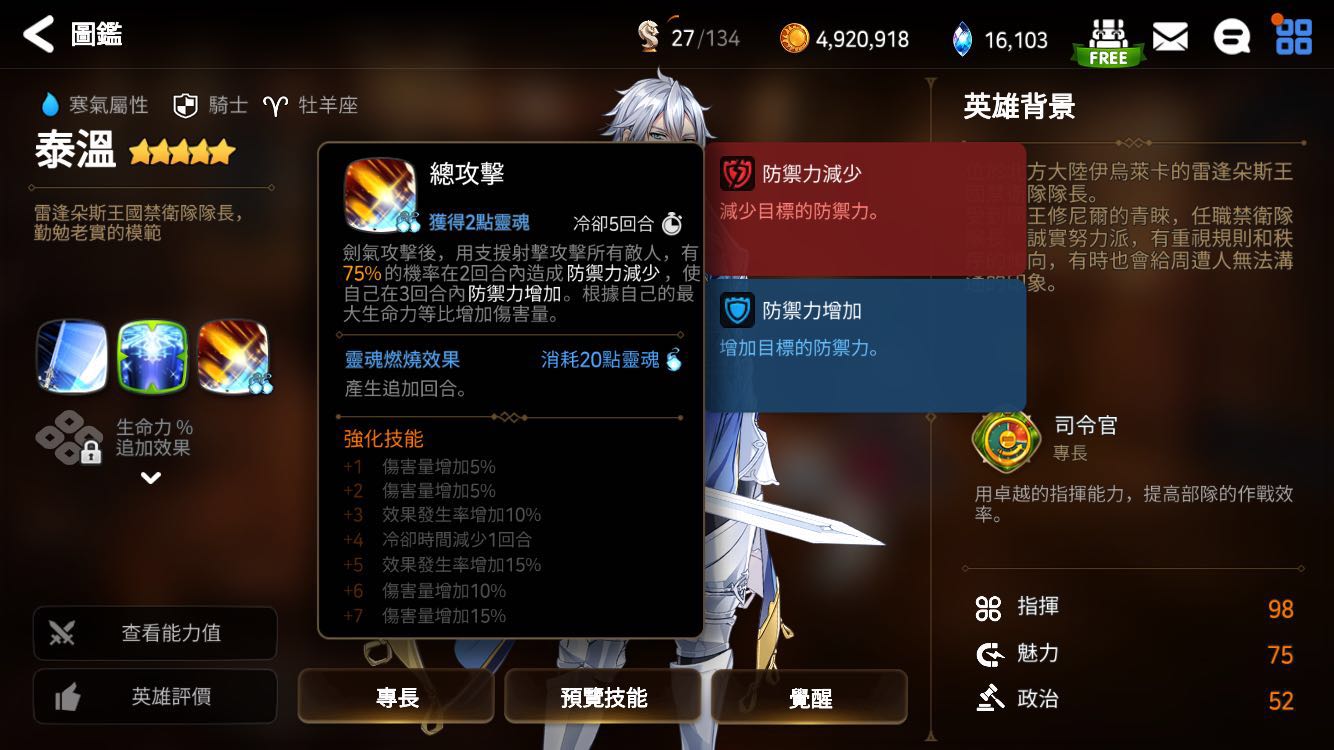This screenshot has width=1334, height=750.
Task: Click the 防禦力減少 debuff icon
Action: (x=739, y=172)
